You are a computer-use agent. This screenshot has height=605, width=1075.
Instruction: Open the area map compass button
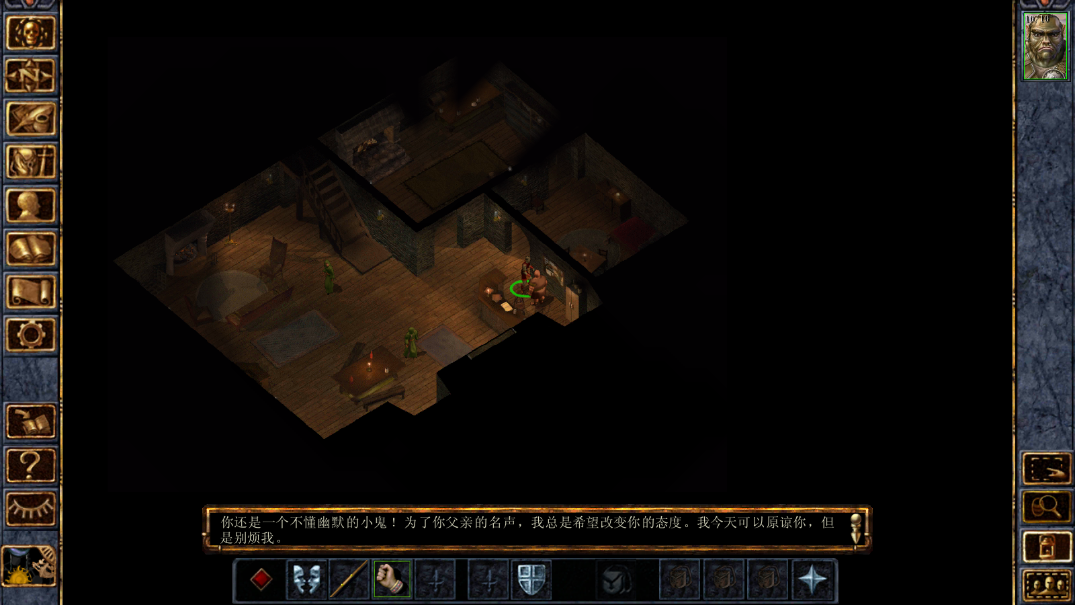click(30, 75)
